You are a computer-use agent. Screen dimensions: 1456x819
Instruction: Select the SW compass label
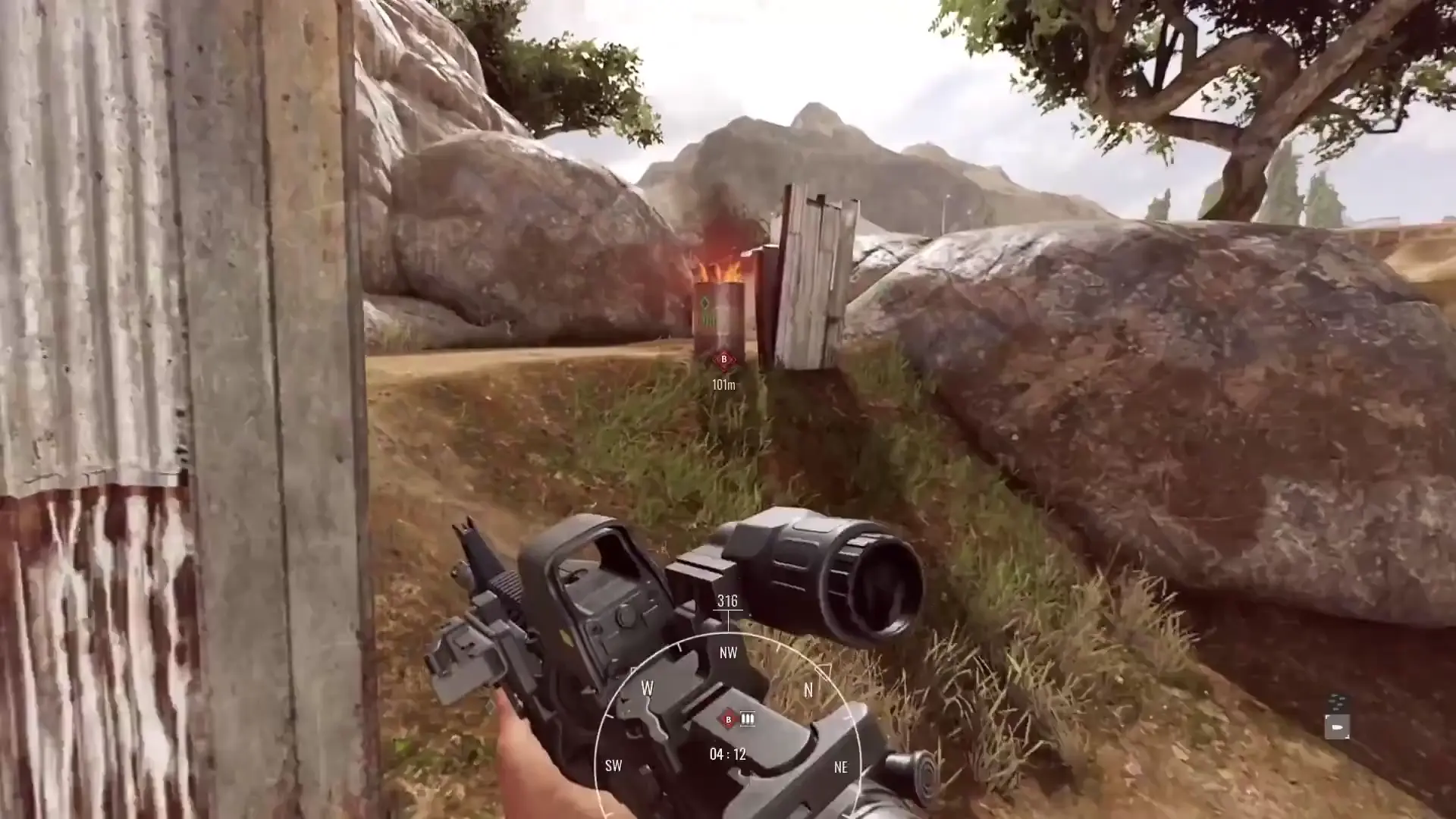614,766
